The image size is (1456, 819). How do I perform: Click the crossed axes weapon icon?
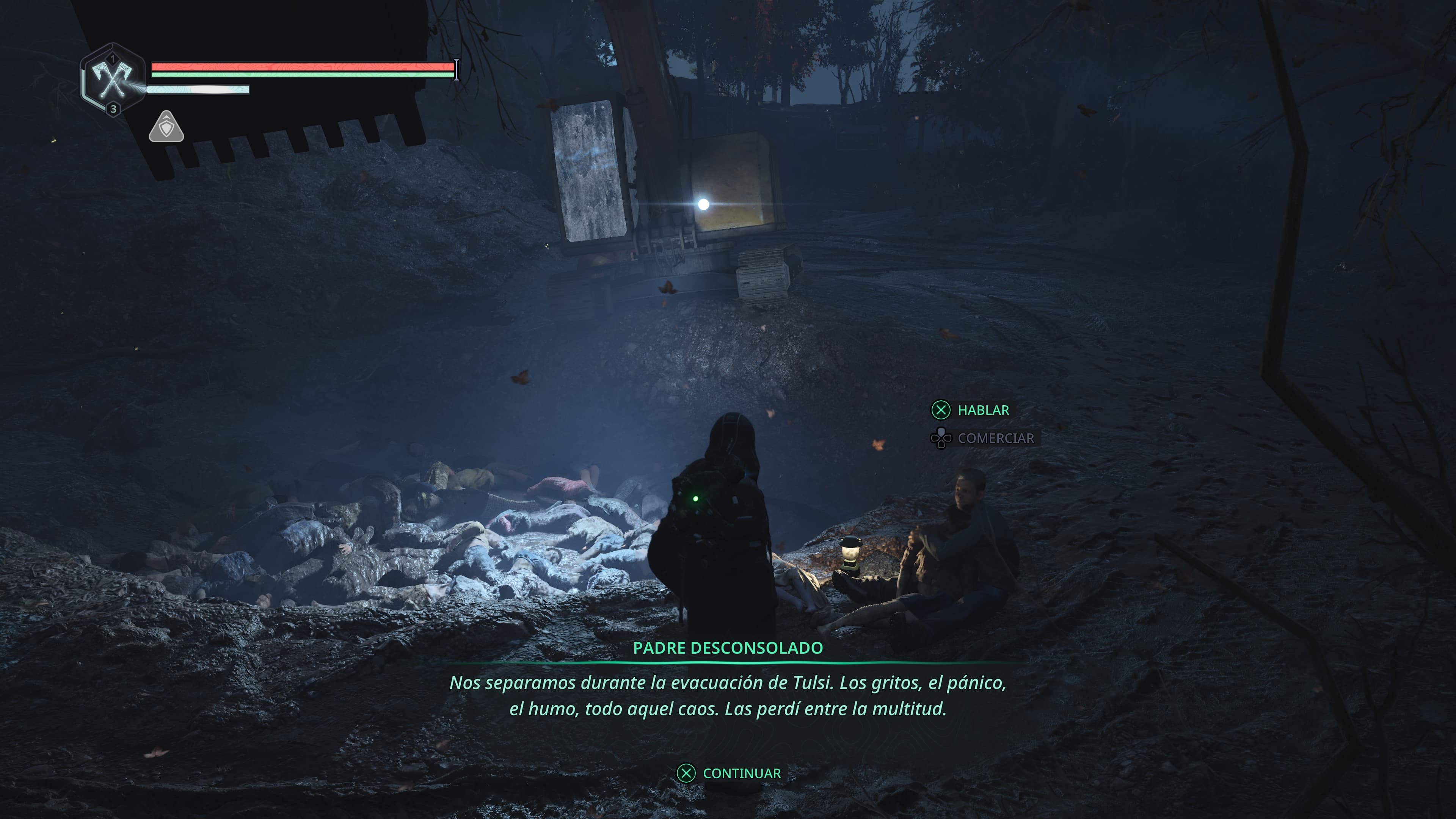click(x=113, y=80)
